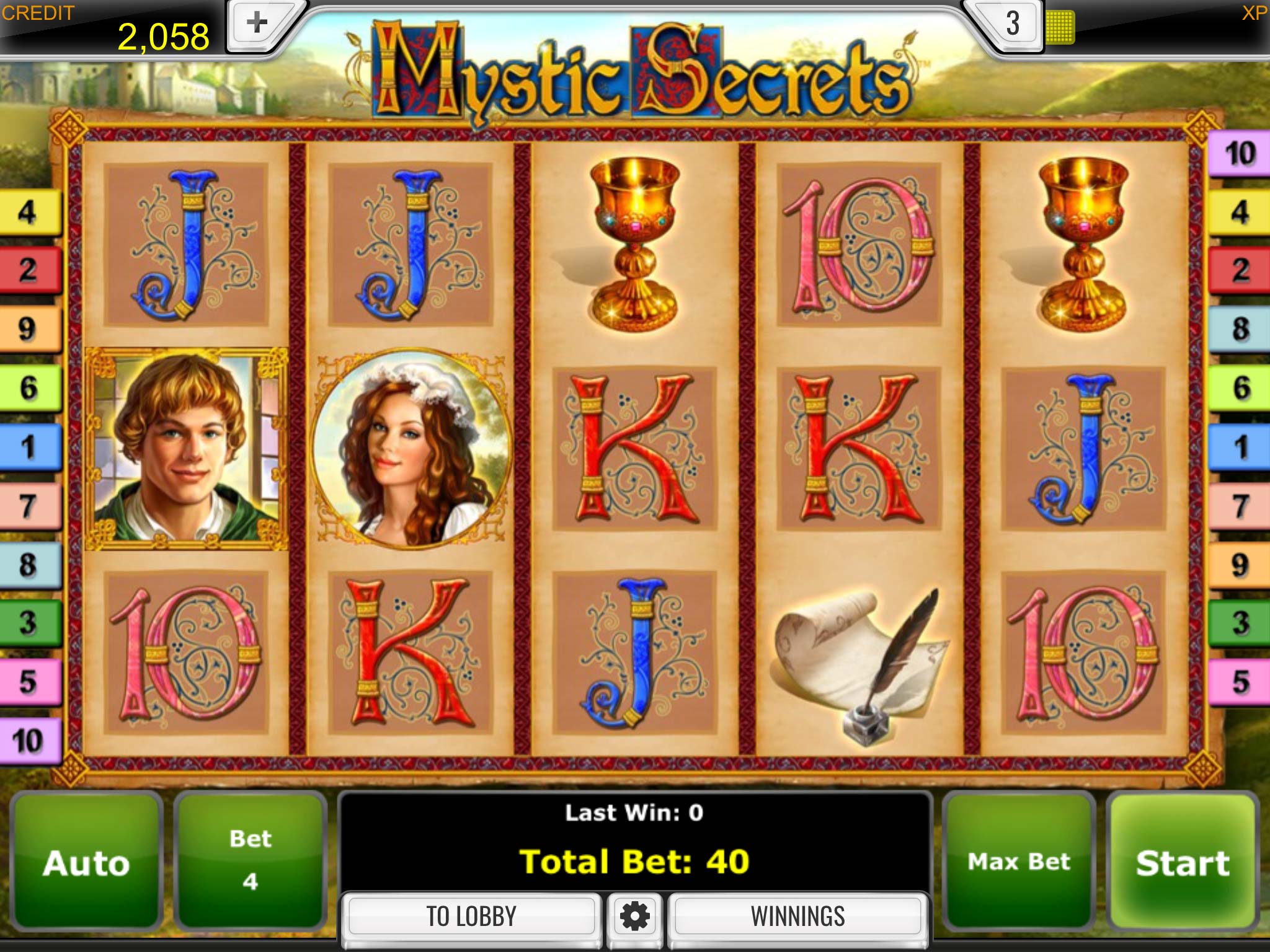Set the Max Bet
Screen dimensions: 1270x952
click(x=1018, y=862)
